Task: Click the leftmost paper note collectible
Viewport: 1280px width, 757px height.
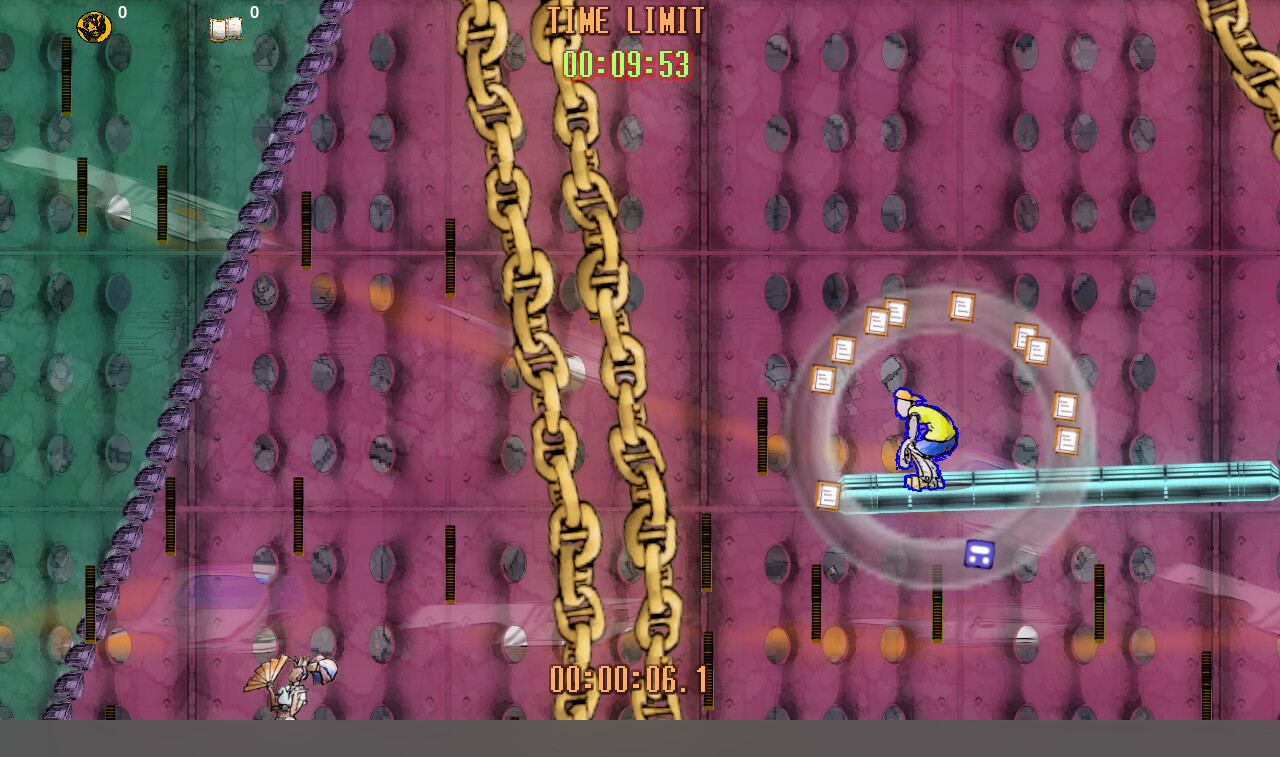Action: pos(821,378)
